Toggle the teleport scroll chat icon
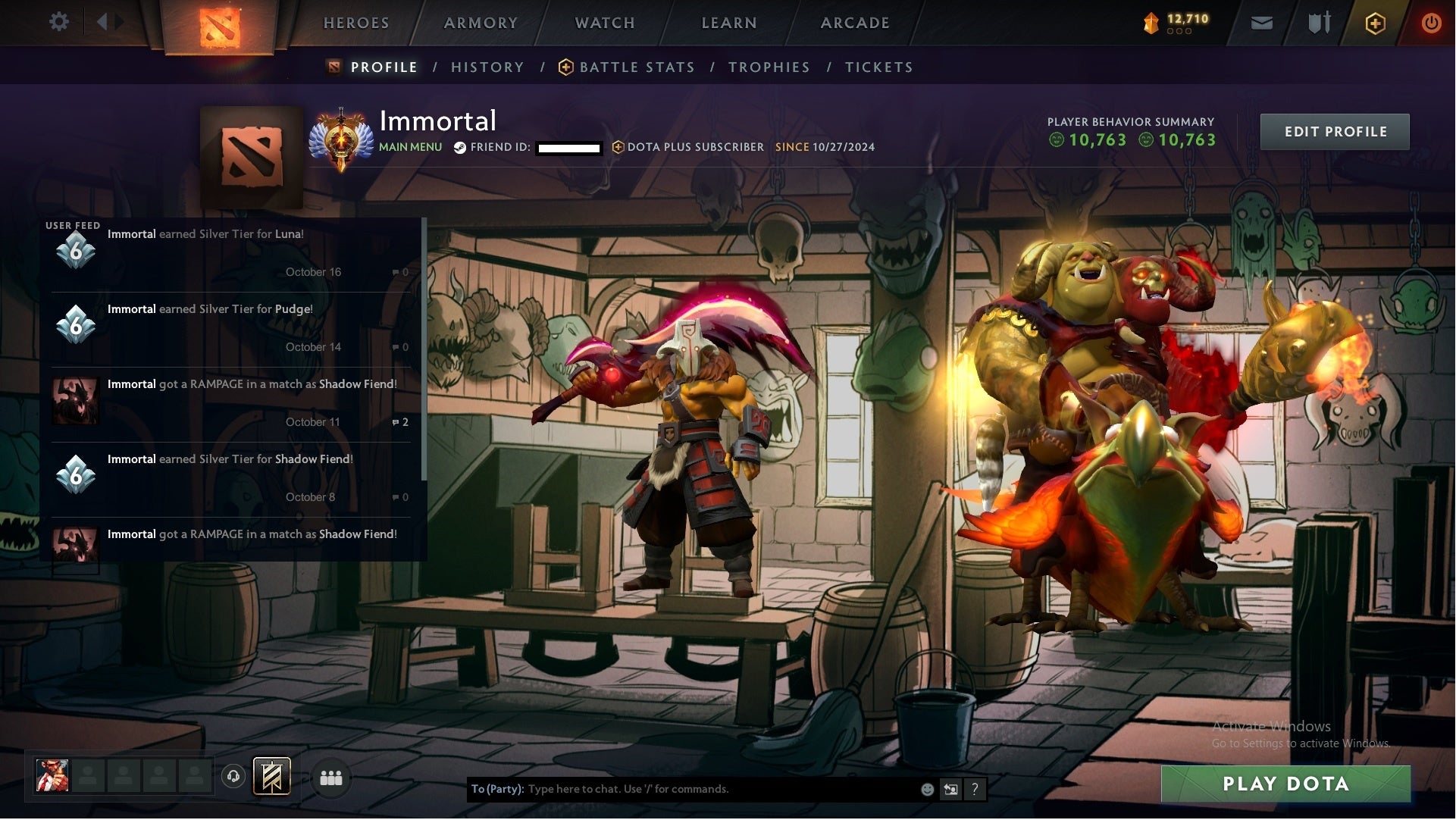 pos(951,788)
